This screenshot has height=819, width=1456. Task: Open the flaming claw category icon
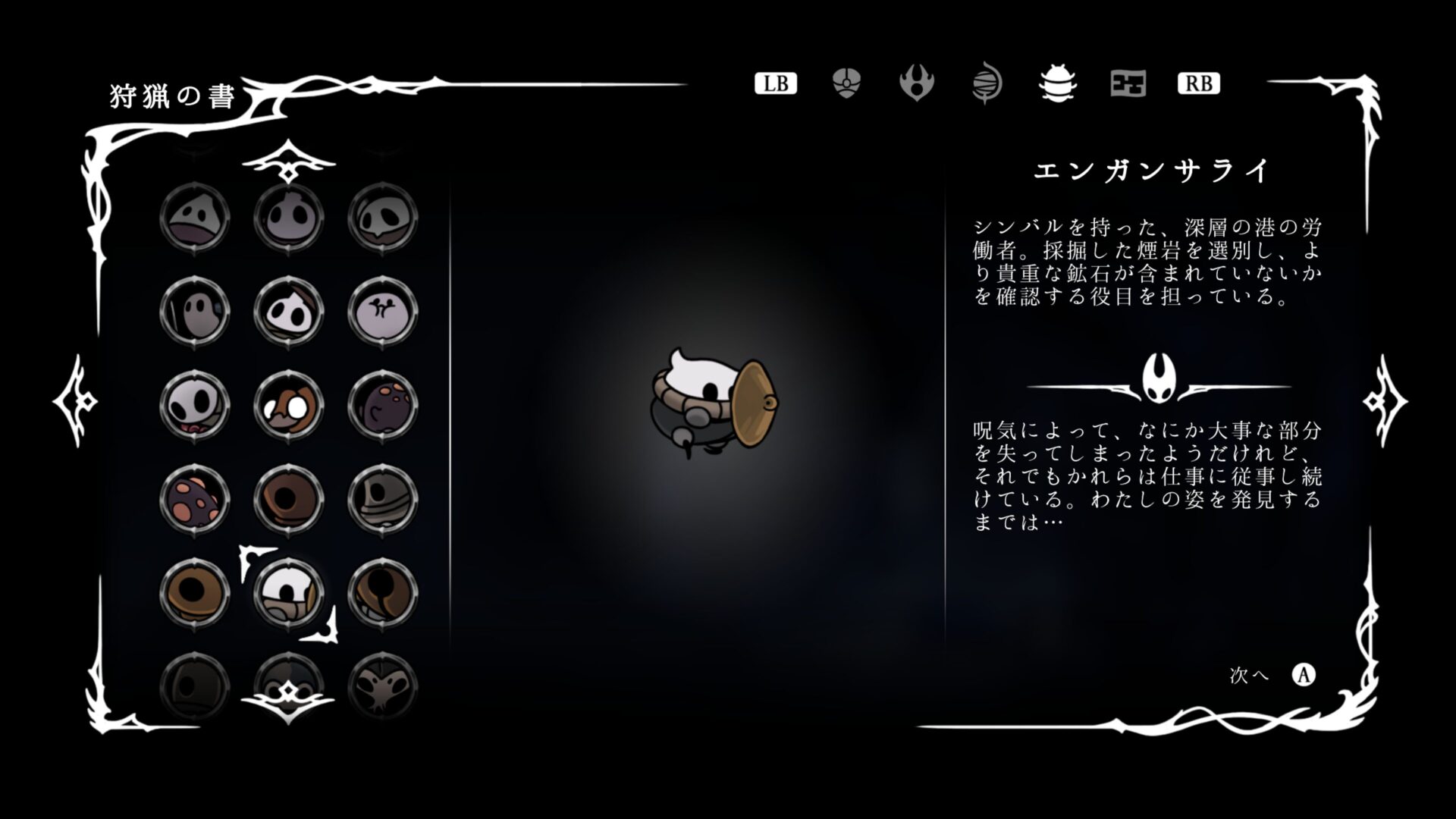(918, 83)
